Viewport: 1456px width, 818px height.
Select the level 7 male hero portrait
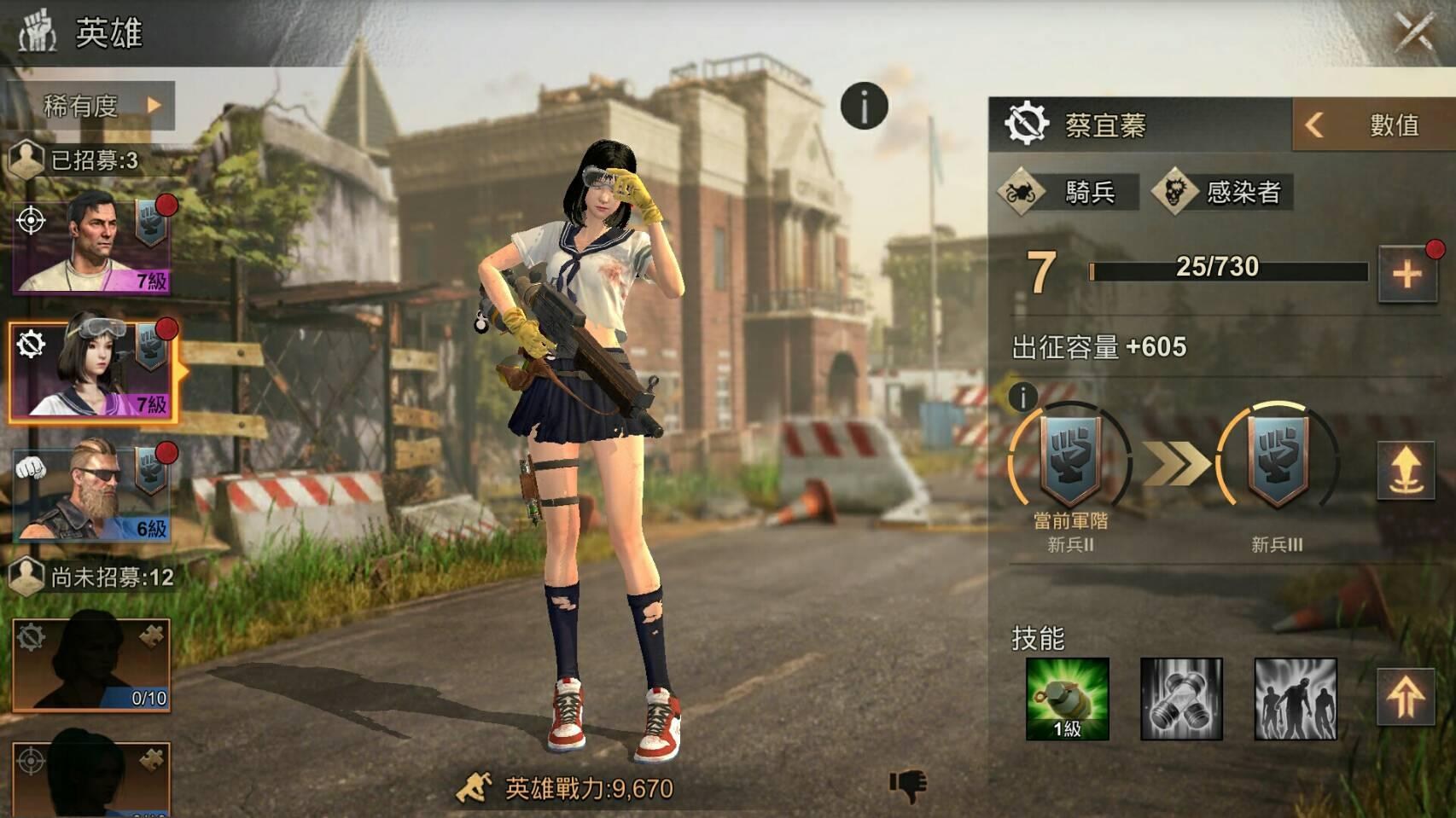[x=91, y=245]
